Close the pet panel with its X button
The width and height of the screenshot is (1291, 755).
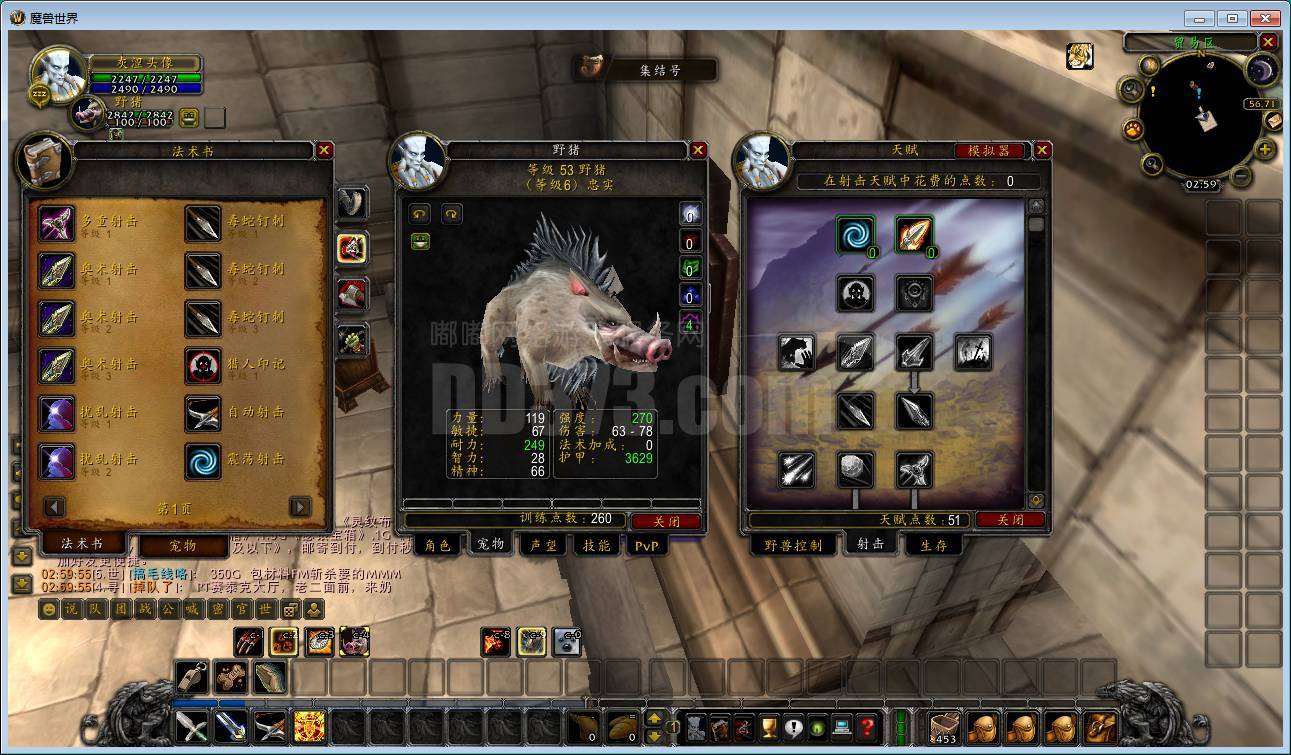698,150
